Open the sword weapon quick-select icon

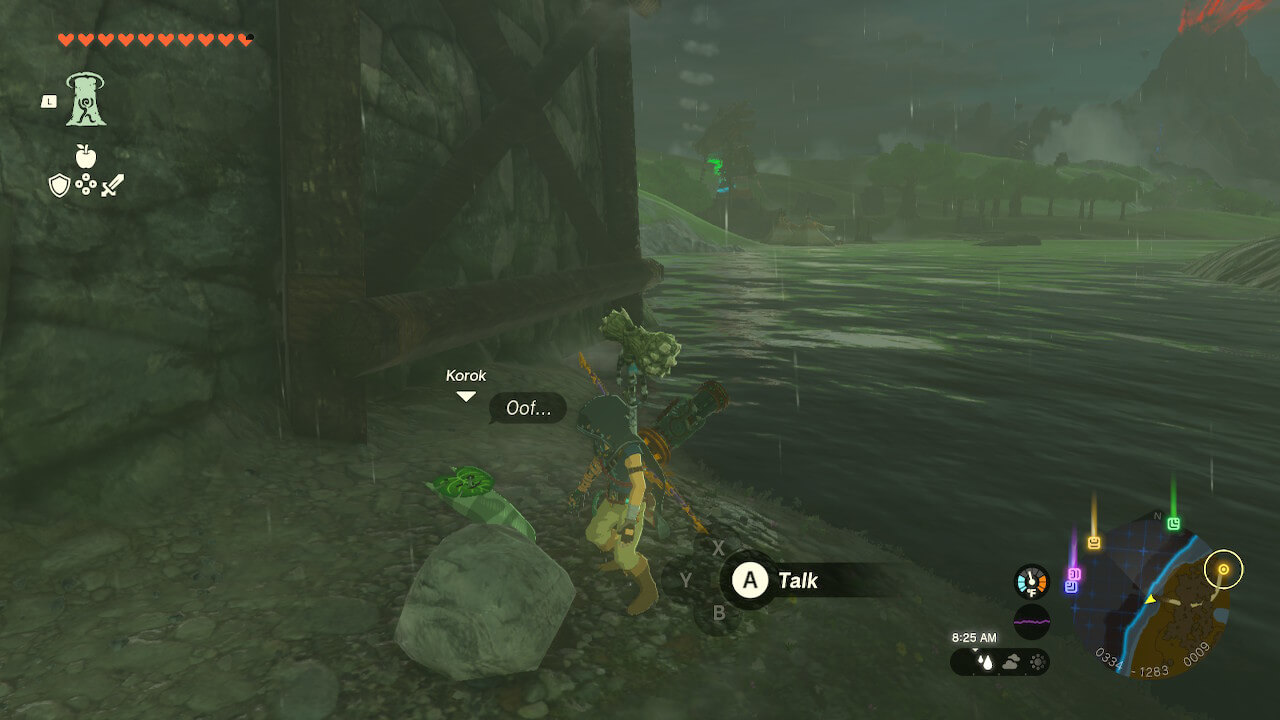[x=111, y=185]
